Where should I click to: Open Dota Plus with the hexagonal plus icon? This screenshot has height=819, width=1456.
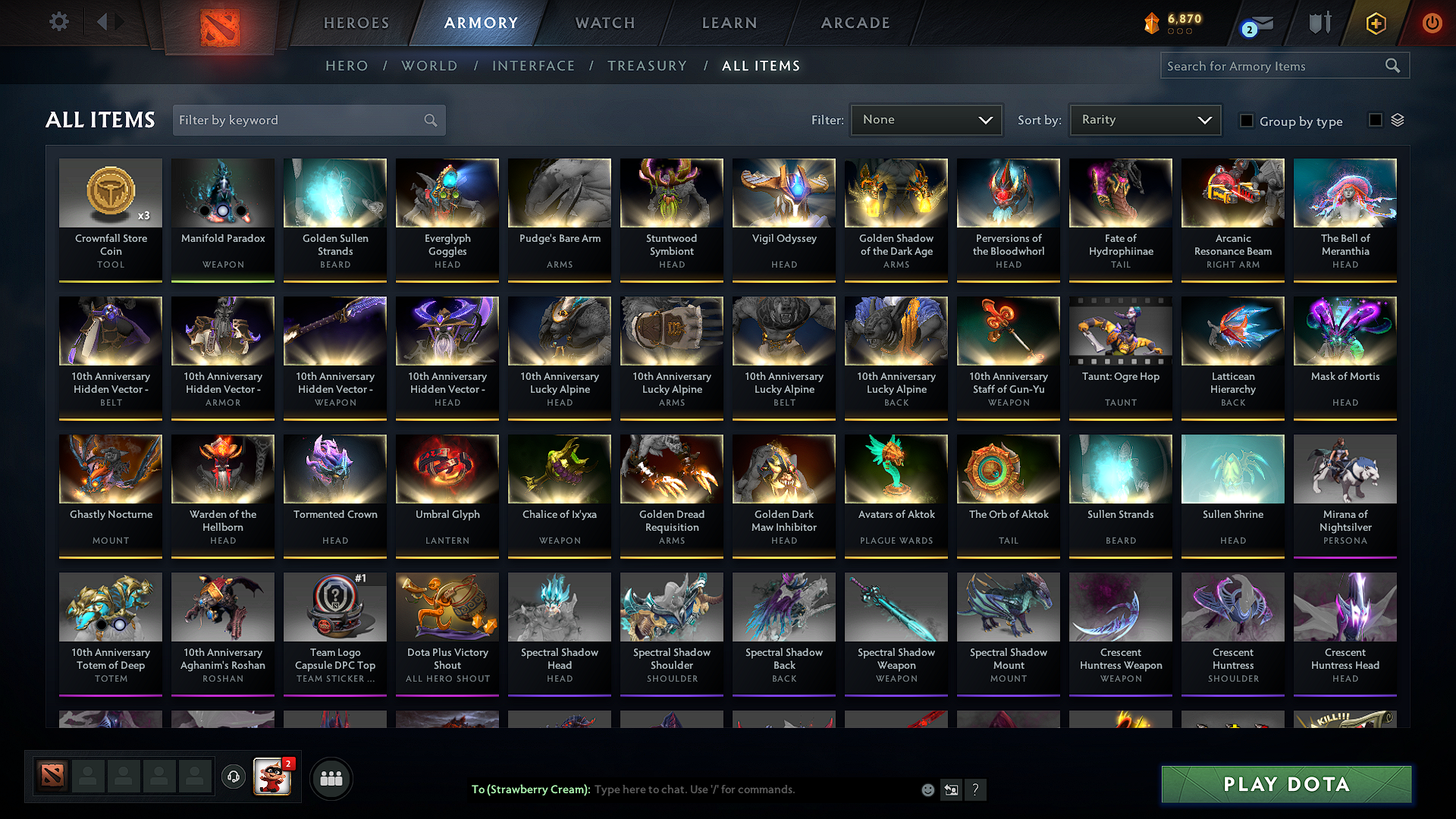coord(1375,23)
